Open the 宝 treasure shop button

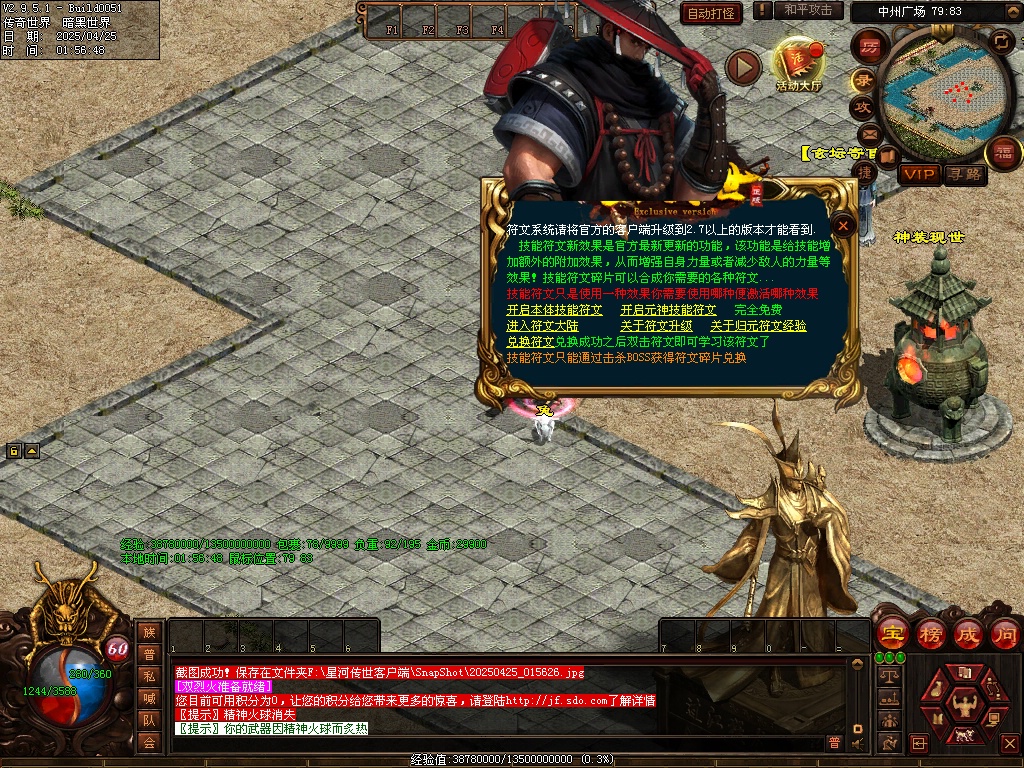pos(892,633)
